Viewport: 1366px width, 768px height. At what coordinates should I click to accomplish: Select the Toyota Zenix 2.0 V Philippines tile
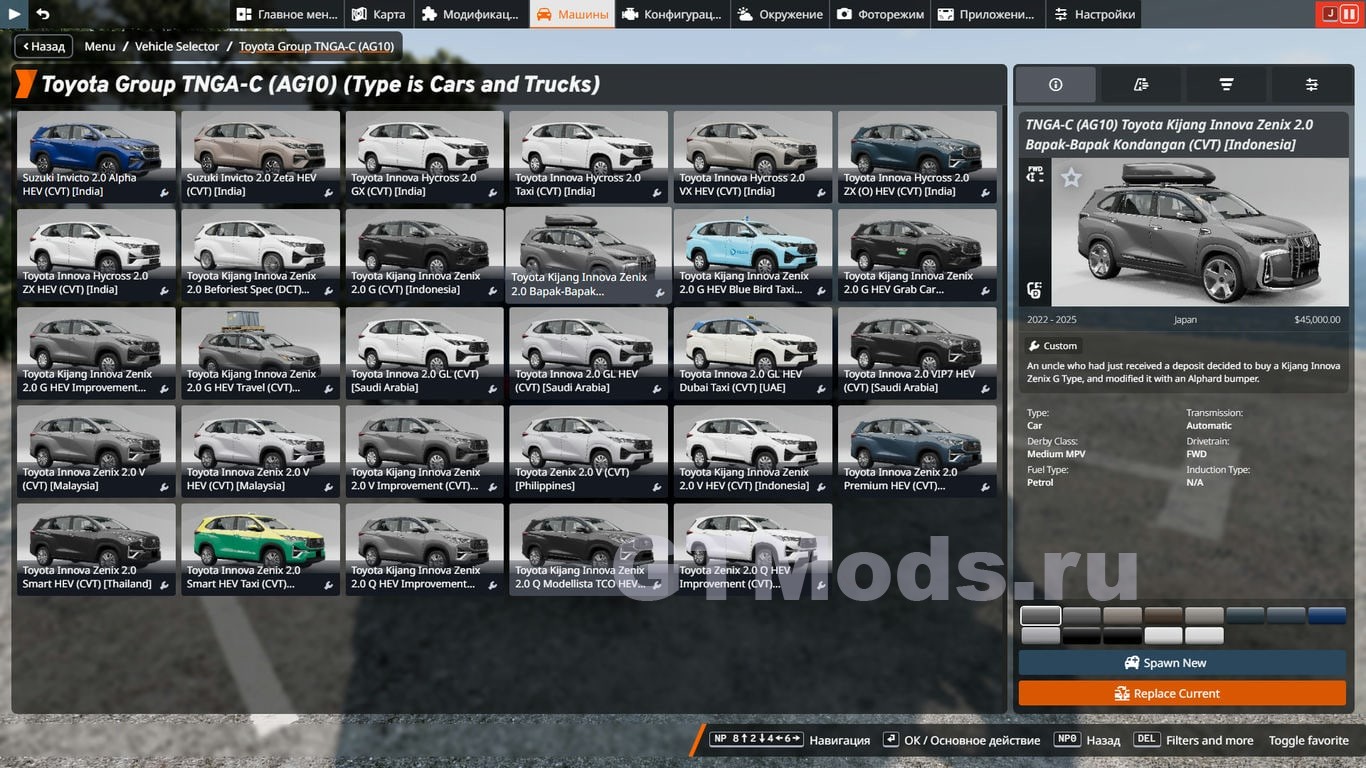[x=588, y=450]
